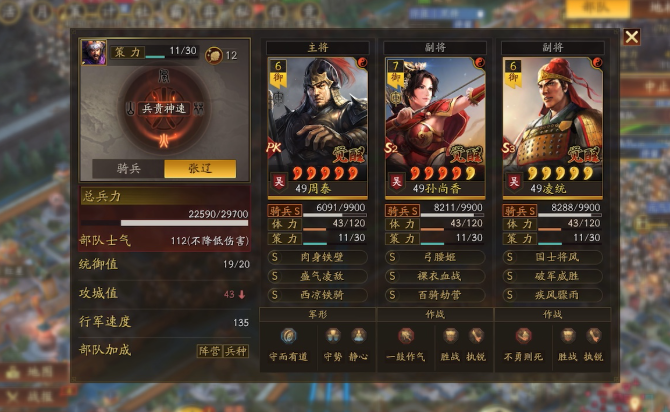Switch to the 骑兵 tab
This screenshot has width=670, height=412.
[128, 168]
